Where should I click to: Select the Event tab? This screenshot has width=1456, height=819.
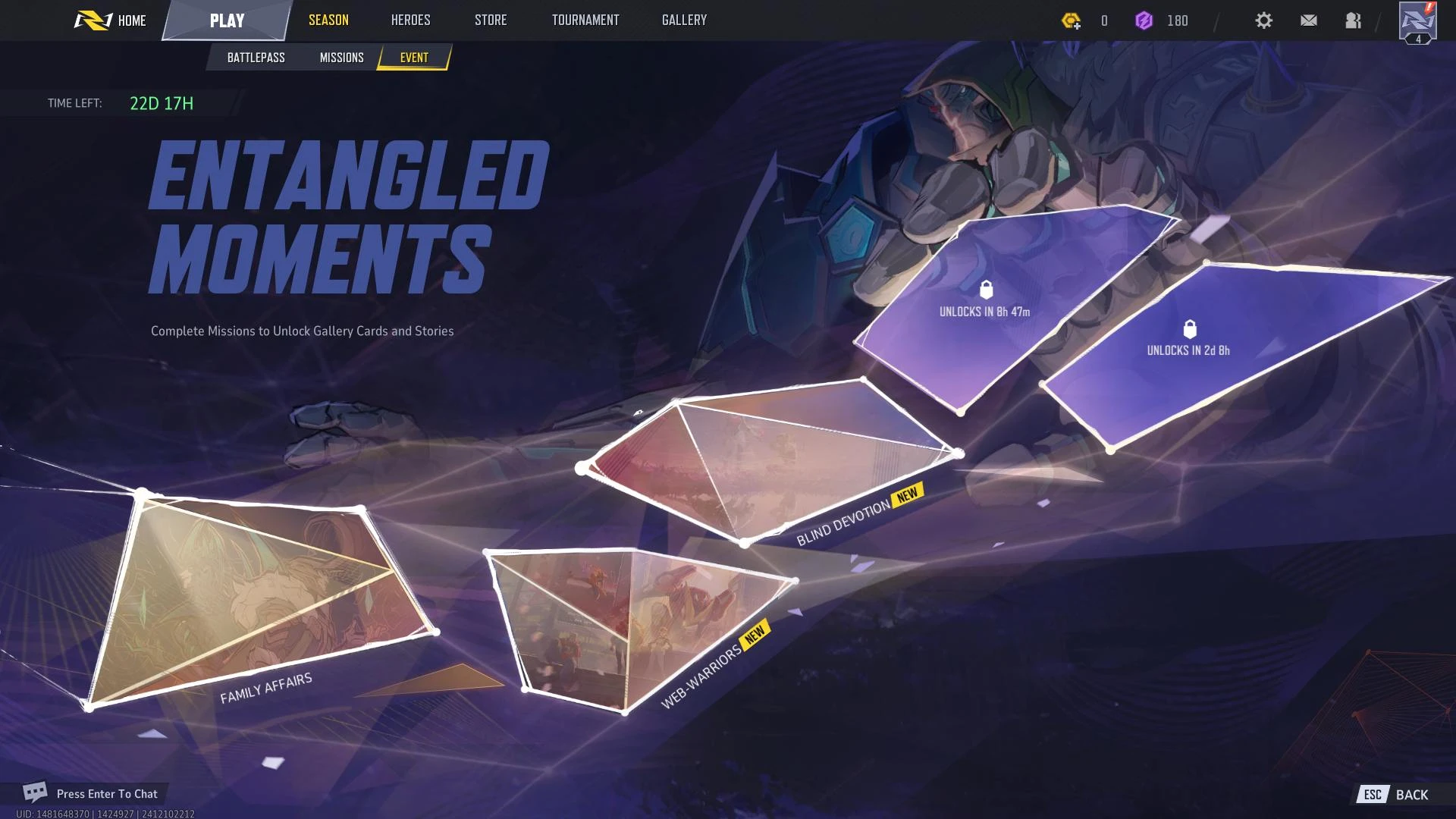(x=414, y=58)
